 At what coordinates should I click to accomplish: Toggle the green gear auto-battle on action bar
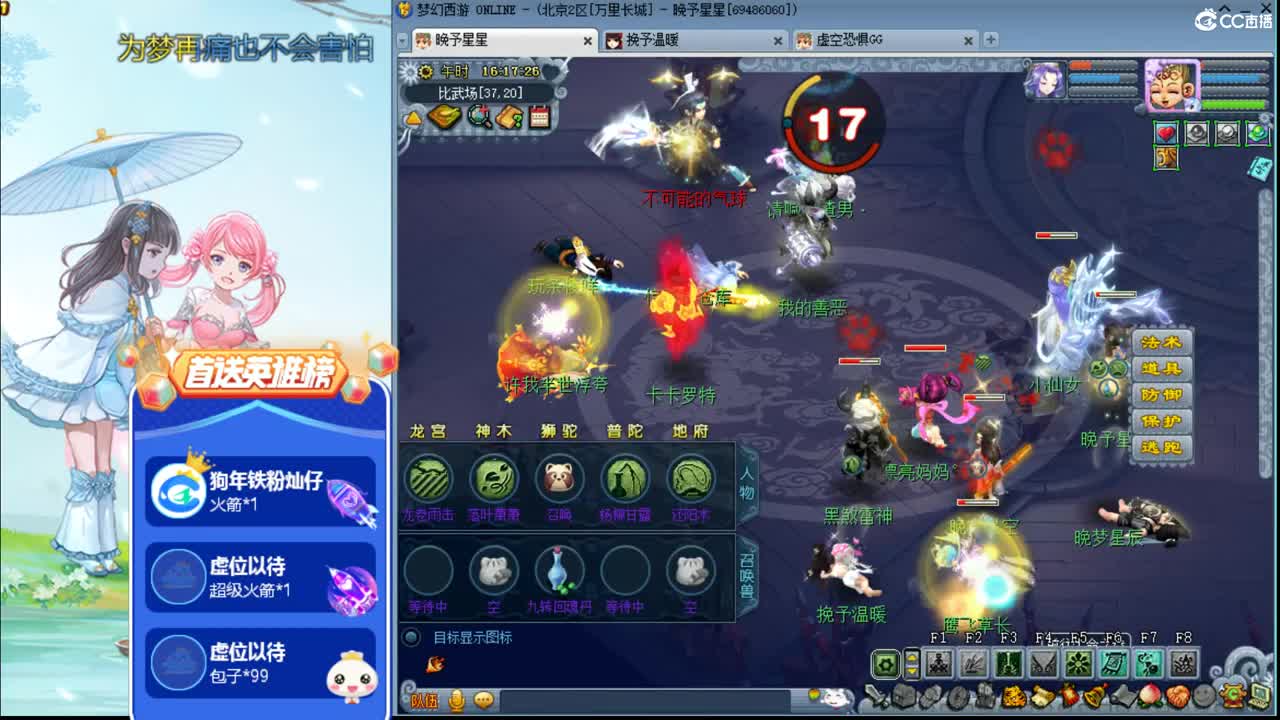pyautogui.click(x=886, y=662)
